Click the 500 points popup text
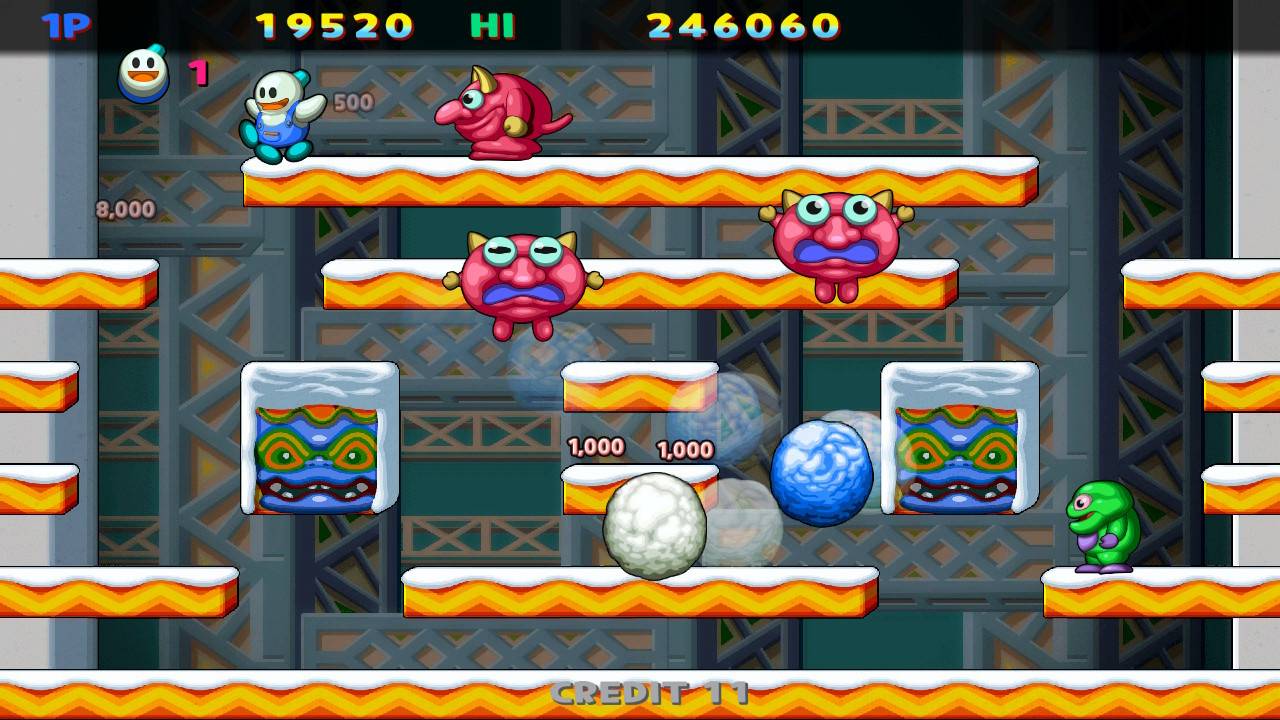Viewport: 1280px width, 720px height. click(355, 102)
